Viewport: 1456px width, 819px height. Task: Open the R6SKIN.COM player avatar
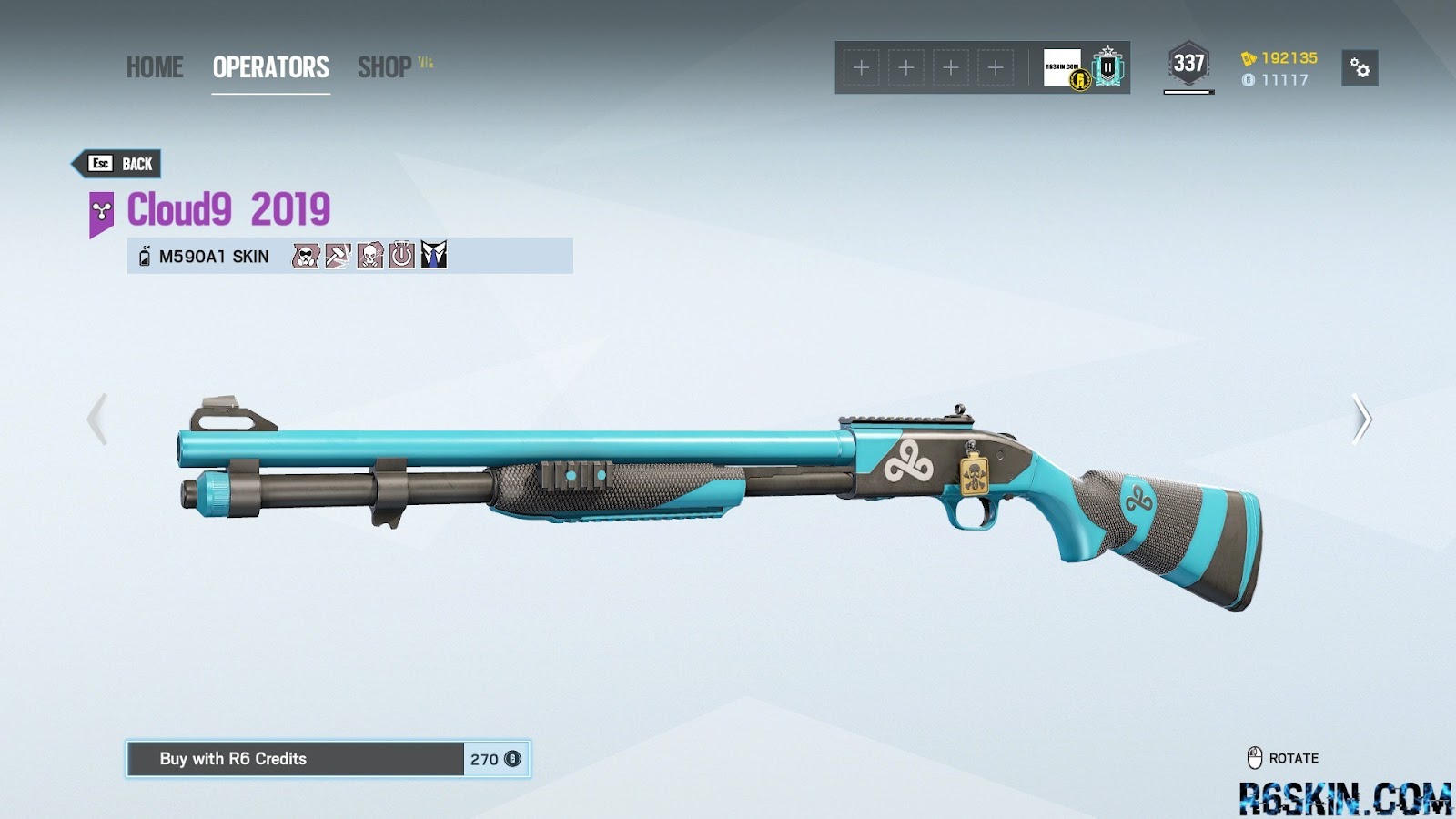1060,68
